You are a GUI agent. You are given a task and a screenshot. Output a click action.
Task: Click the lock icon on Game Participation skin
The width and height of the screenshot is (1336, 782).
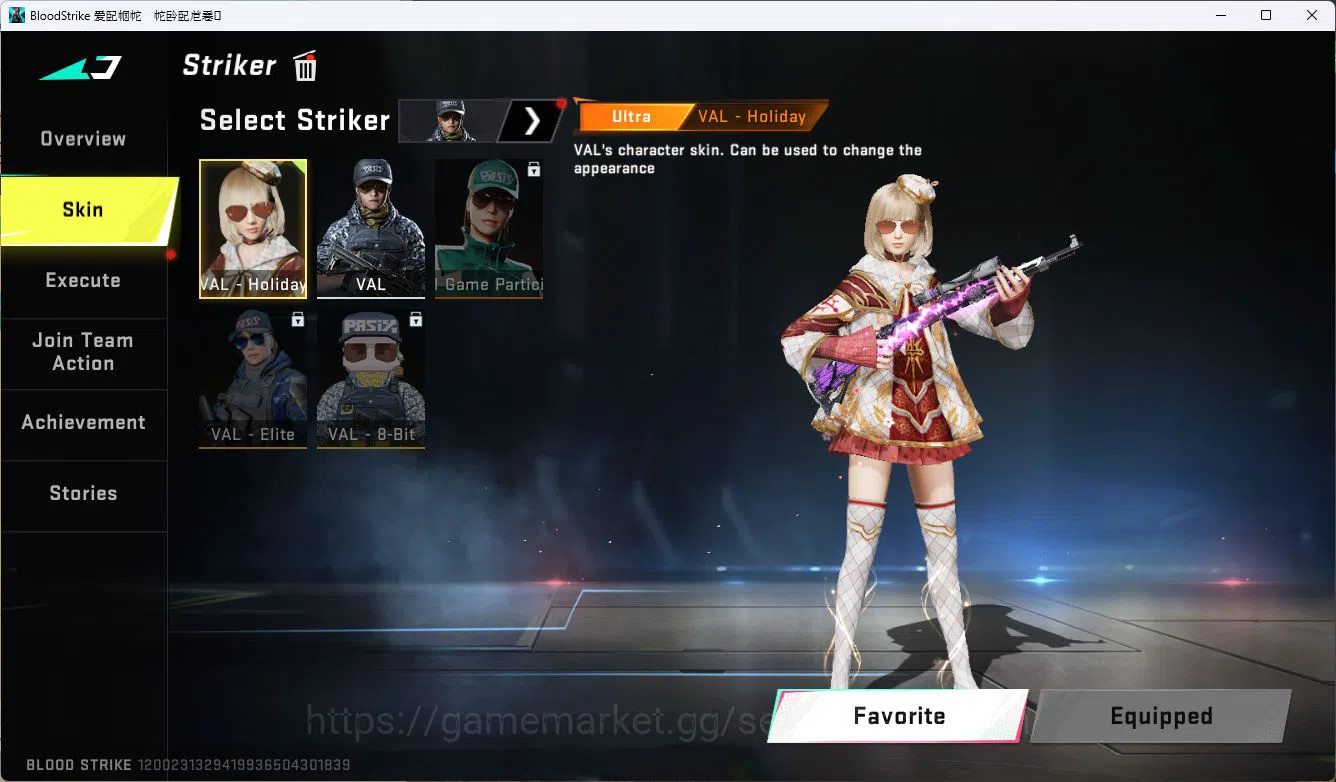pyautogui.click(x=533, y=169)
